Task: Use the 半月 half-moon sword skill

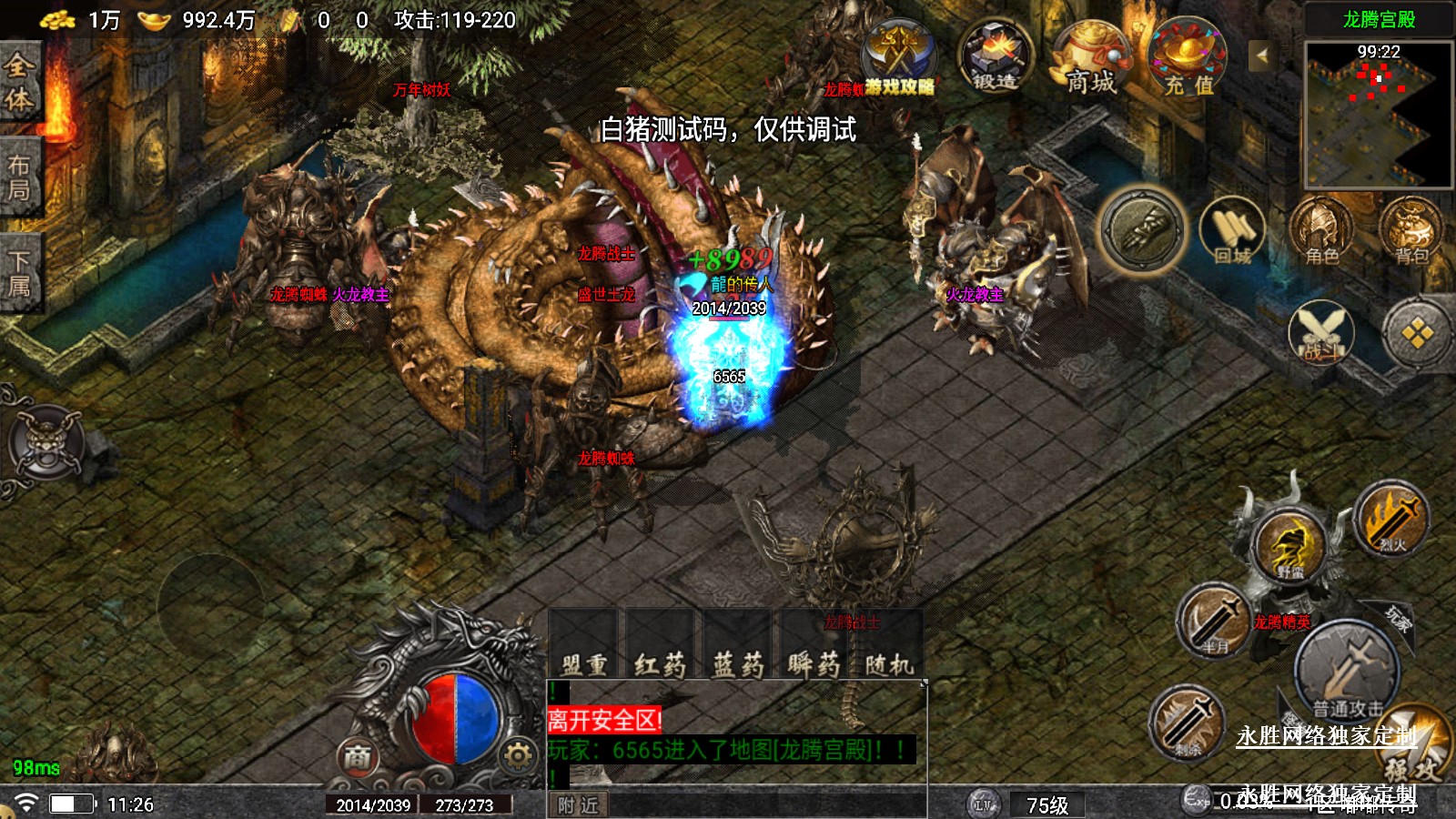Action: [1215, 623]
